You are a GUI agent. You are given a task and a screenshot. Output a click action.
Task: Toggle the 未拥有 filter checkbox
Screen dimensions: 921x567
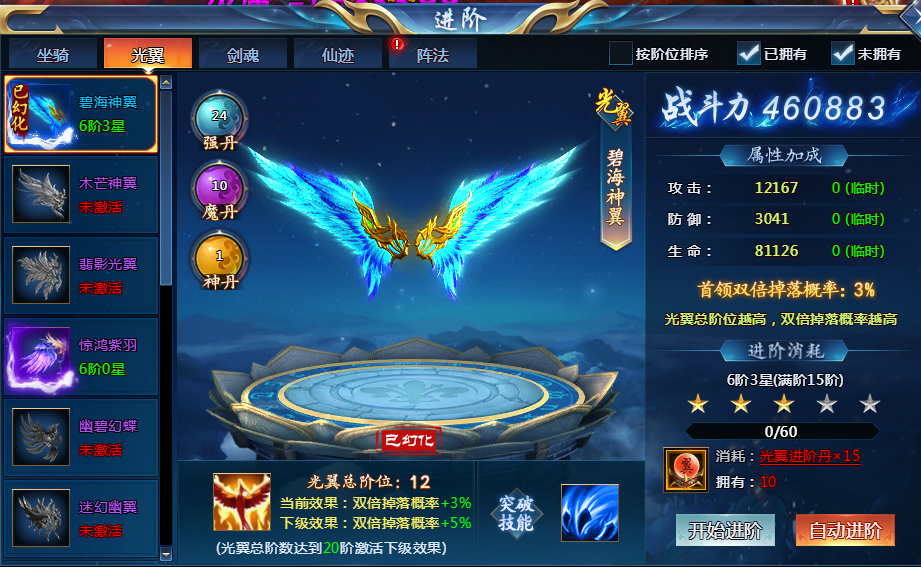842,53
